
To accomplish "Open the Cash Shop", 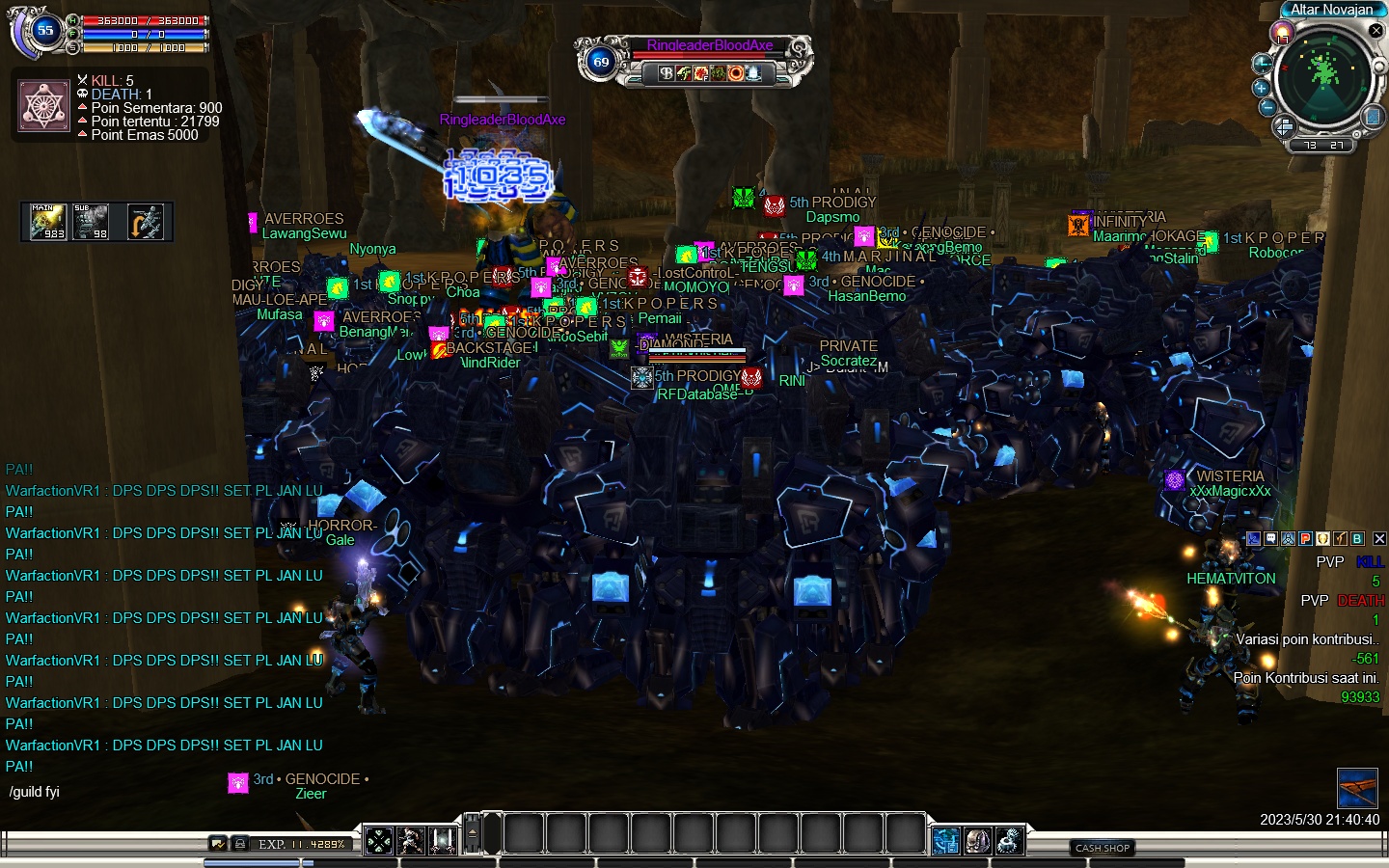I will (1103, 848).
